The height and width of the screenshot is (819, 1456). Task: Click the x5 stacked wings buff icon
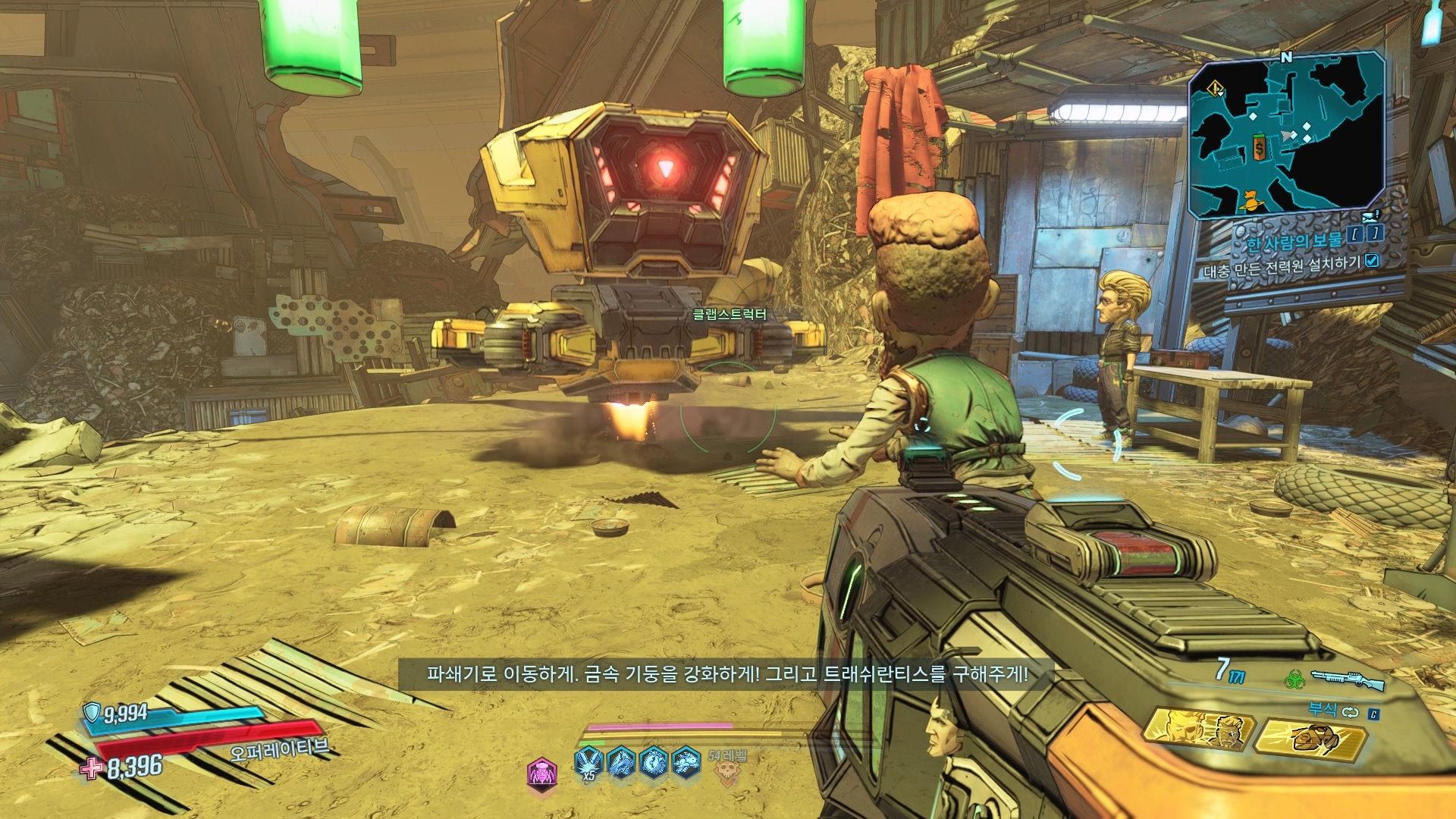[588, 762]
